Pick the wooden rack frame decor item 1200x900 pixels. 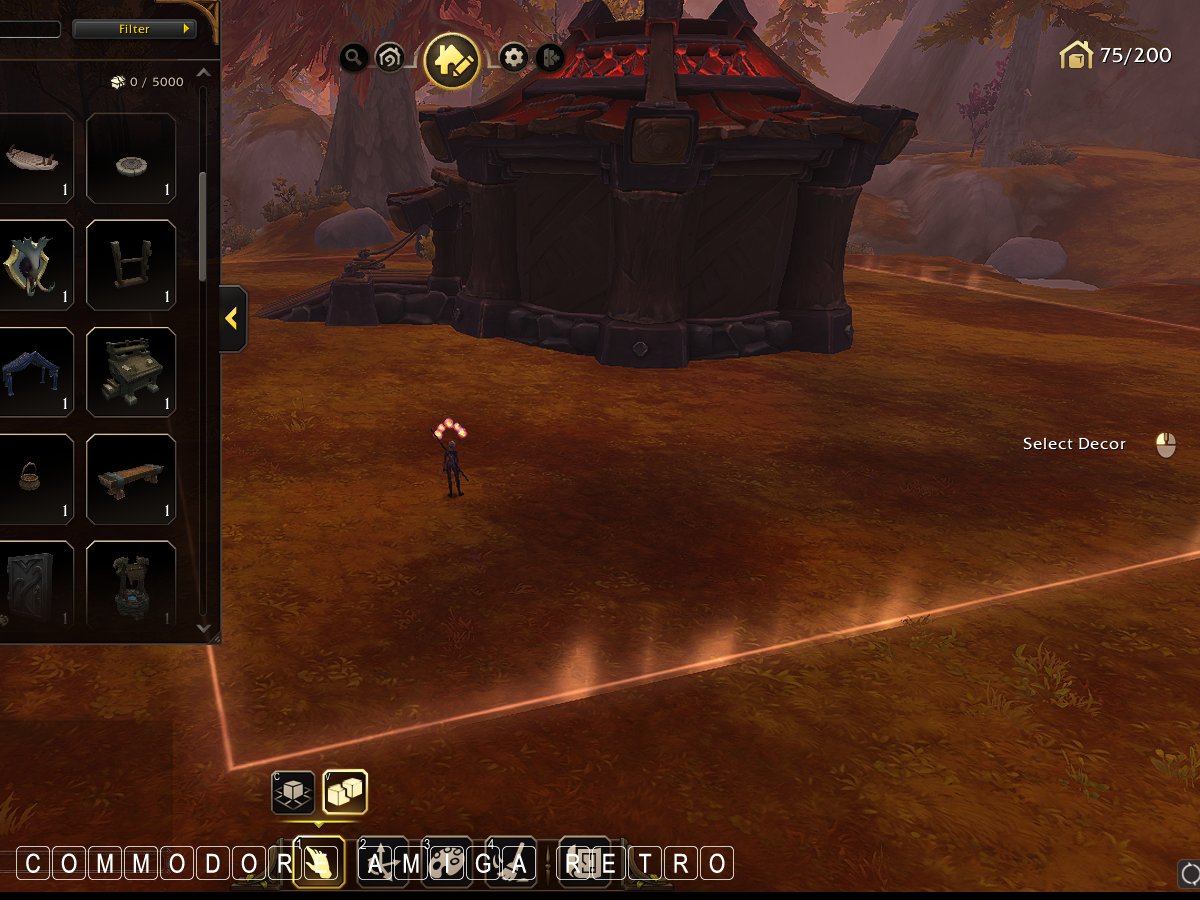point(131,265)
